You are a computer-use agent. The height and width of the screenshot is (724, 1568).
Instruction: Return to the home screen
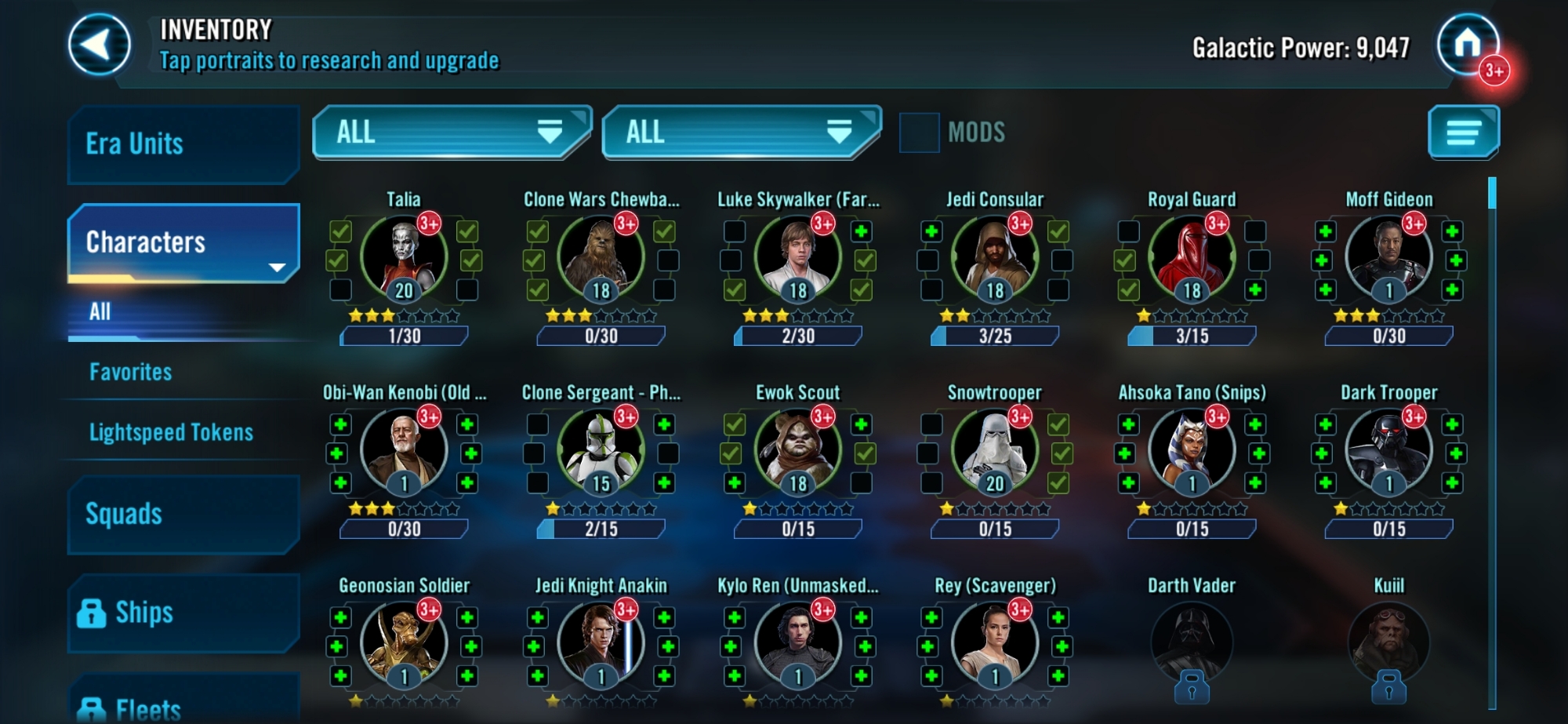tap(1467, 45)
